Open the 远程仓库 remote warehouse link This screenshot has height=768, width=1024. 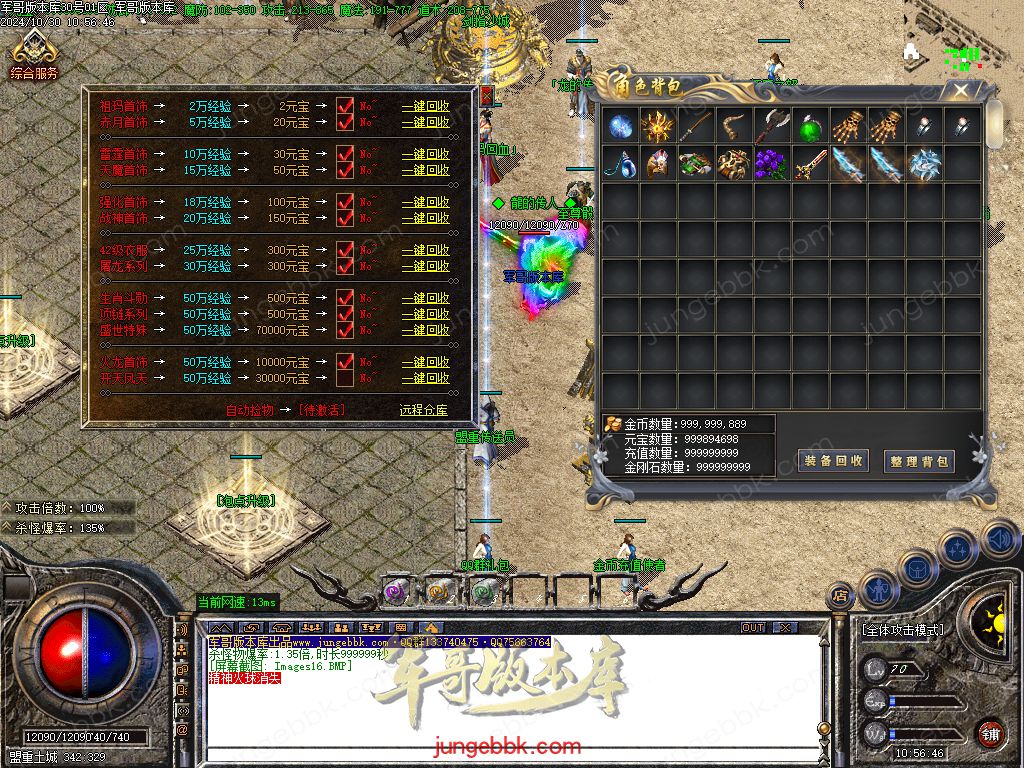coord(424,410)
